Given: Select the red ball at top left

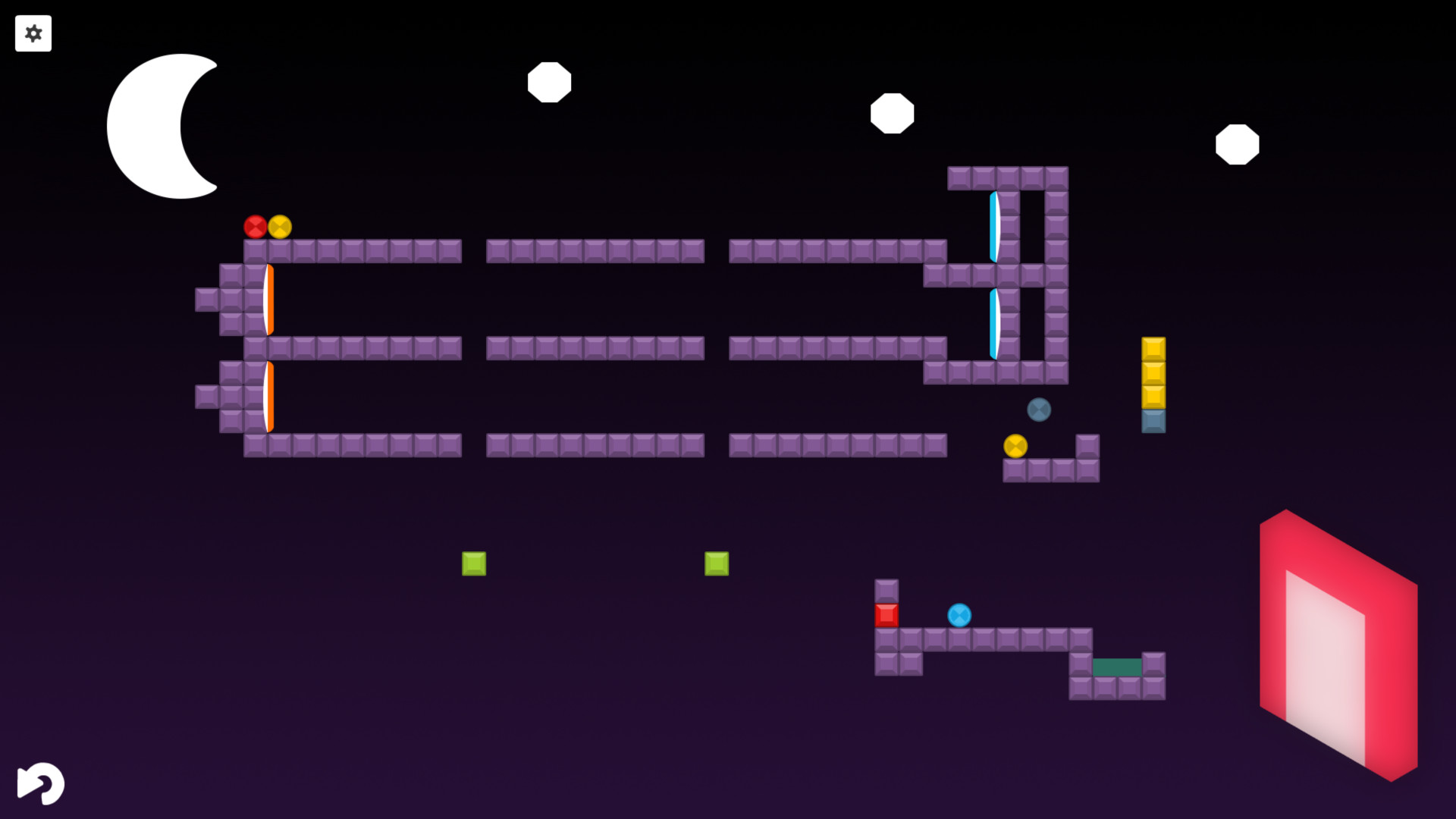Looking at the screenshot, I should 256,224.
